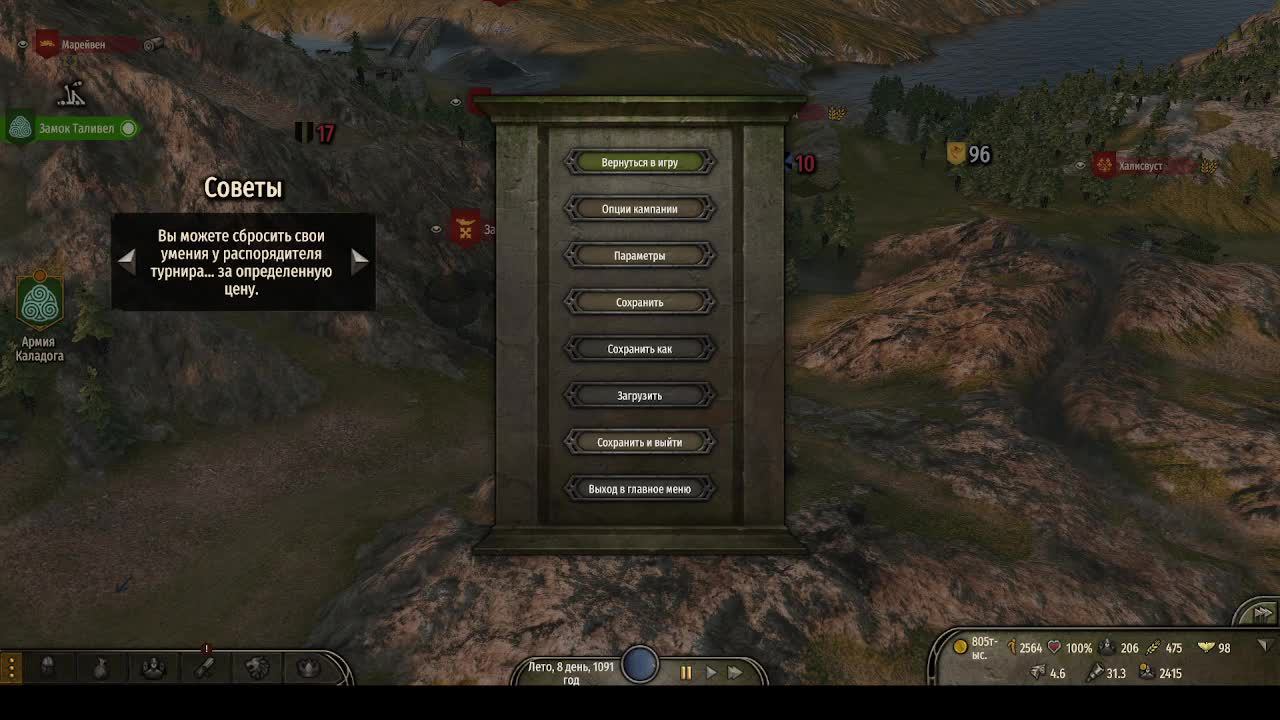Pause campaign time with the pause button

point(686,672)
